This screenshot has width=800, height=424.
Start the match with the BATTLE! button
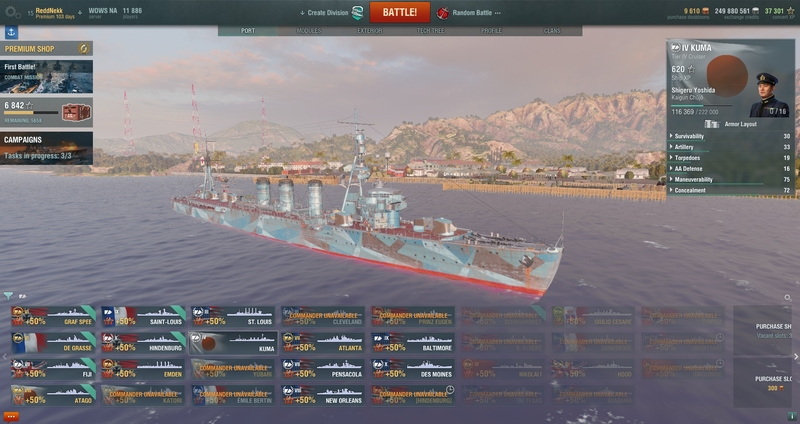pos(400,12)
